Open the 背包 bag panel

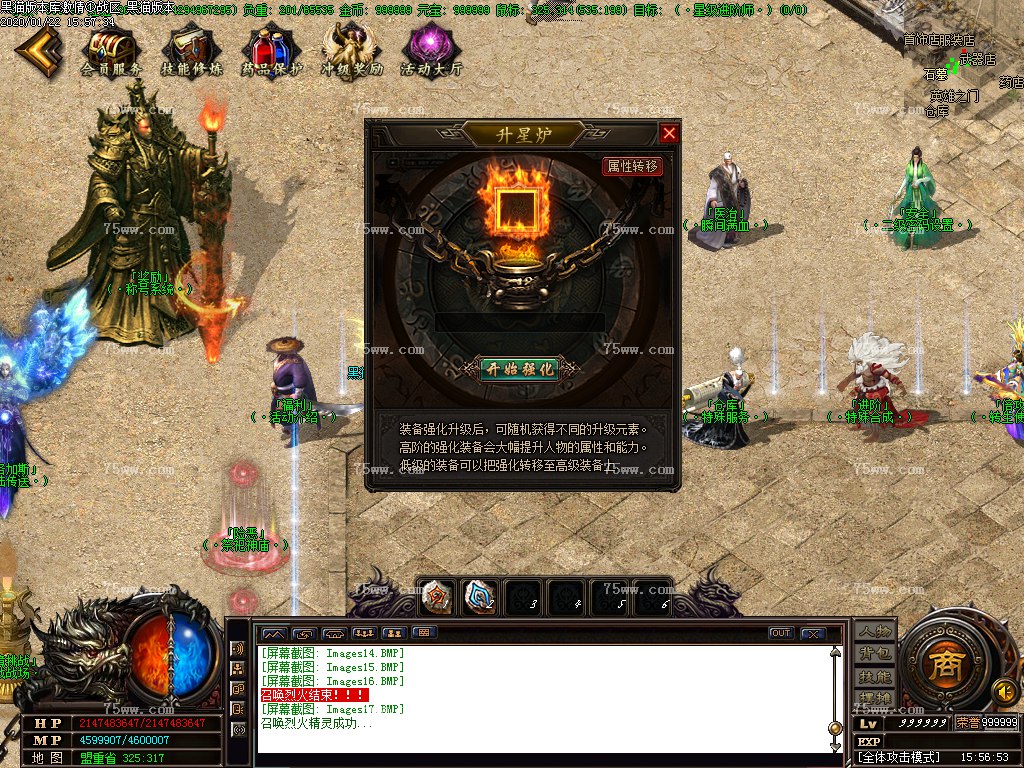coord(875,654)
